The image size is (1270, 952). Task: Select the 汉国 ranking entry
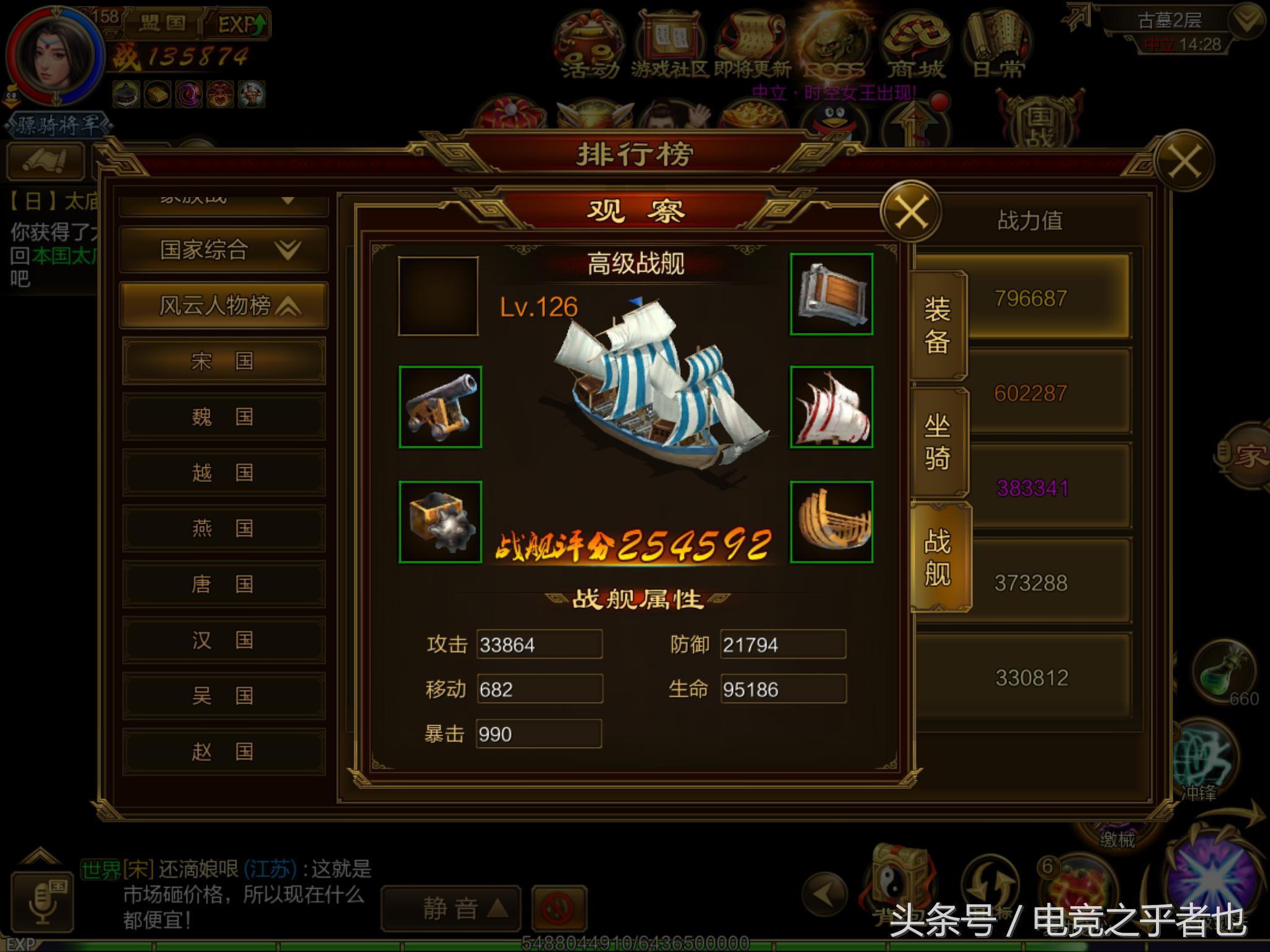click(x=223, y=640)
